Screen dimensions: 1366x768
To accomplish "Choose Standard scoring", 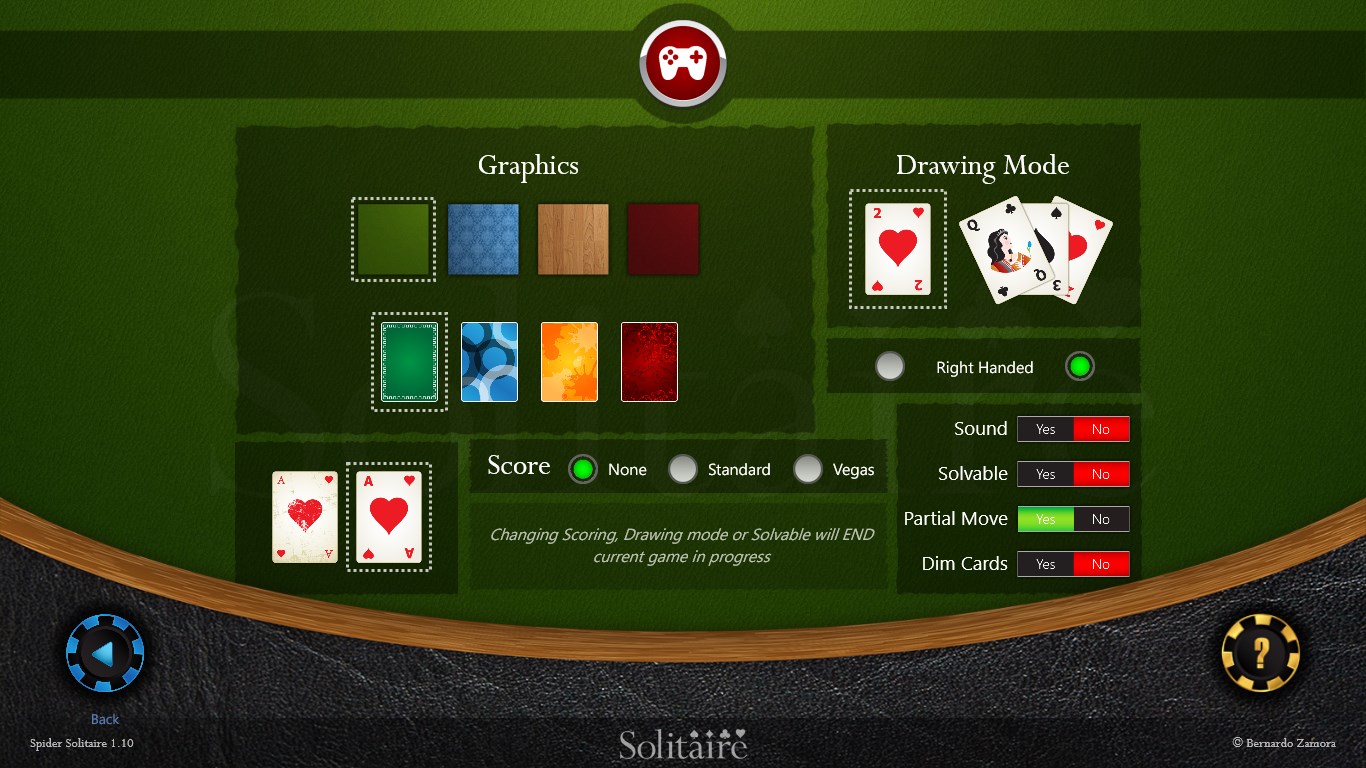I will click(683, 468).
